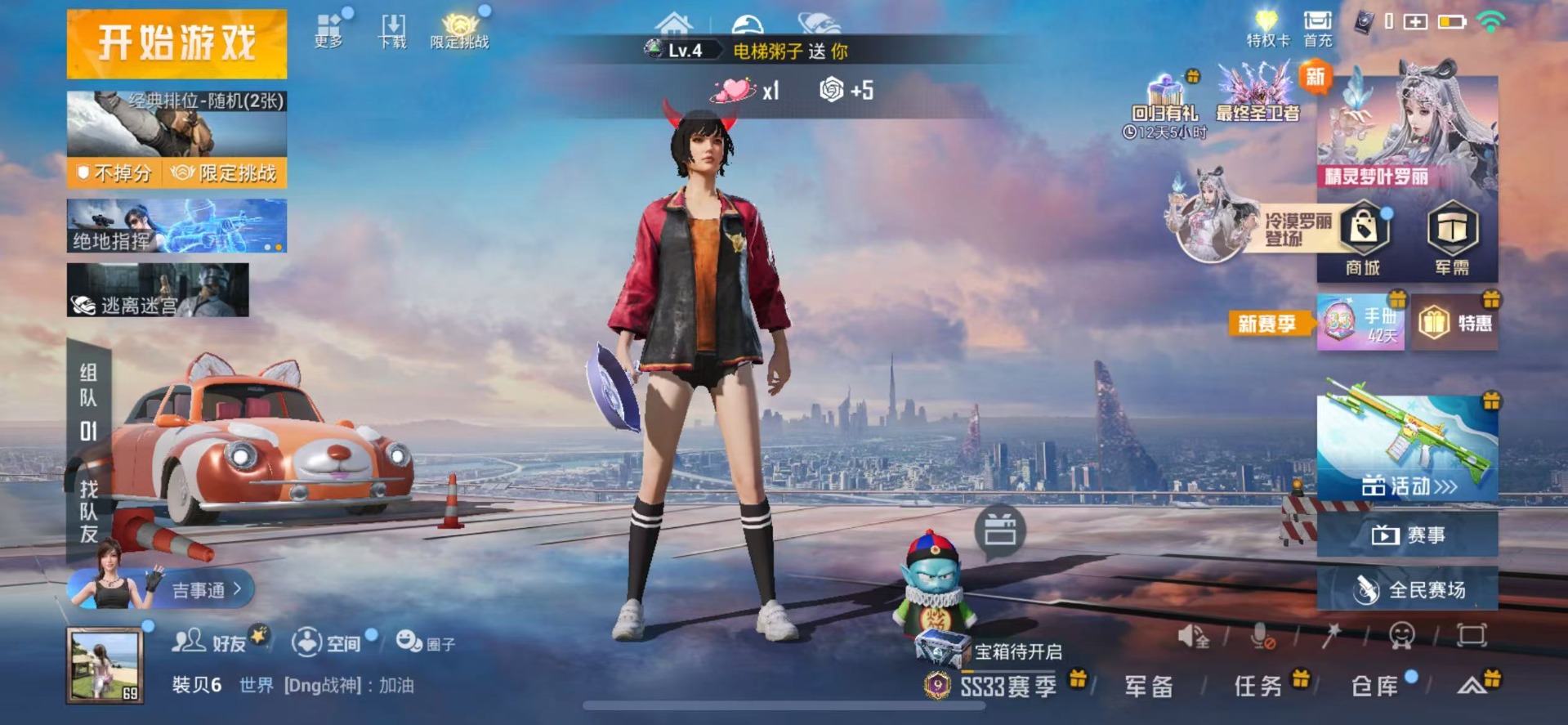
Task: Open the 经典排位 mode selection panel
Action: point(176,124)
